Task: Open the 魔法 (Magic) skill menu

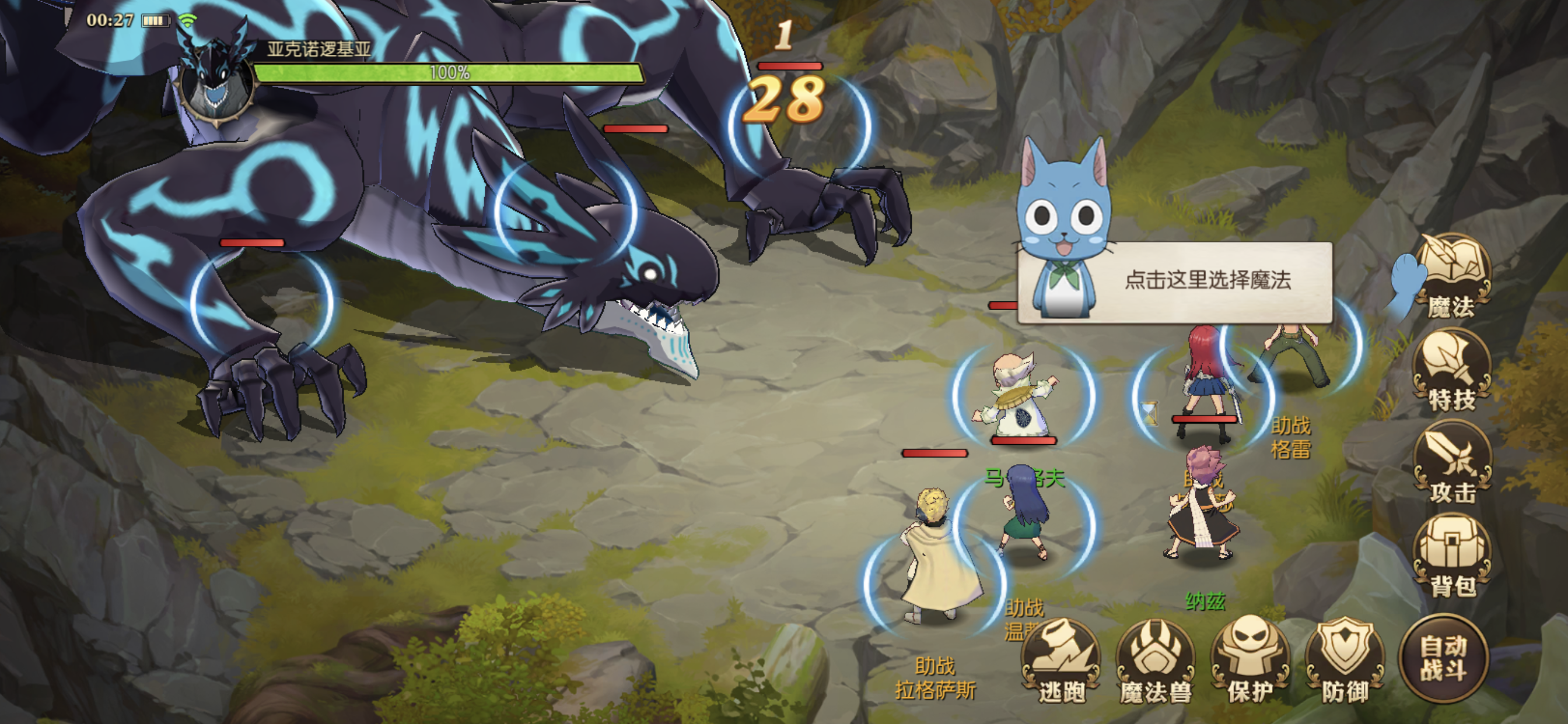Action: tap(1451, 277)
